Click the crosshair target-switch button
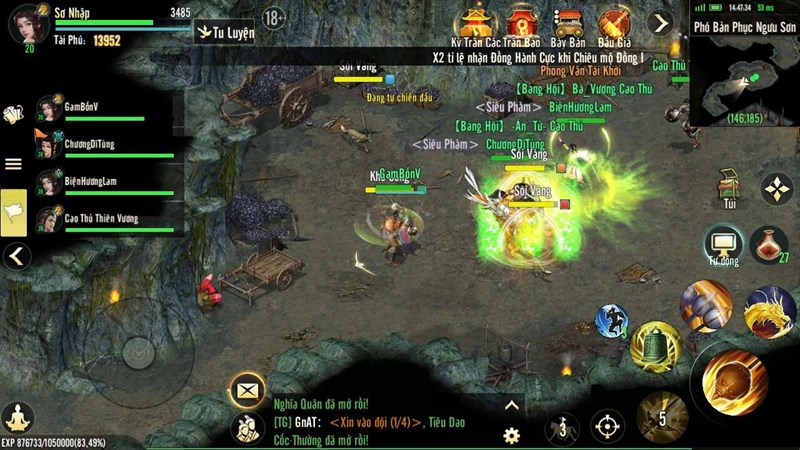The width and height of the screenshot is (800, 450). pos(607,427)
